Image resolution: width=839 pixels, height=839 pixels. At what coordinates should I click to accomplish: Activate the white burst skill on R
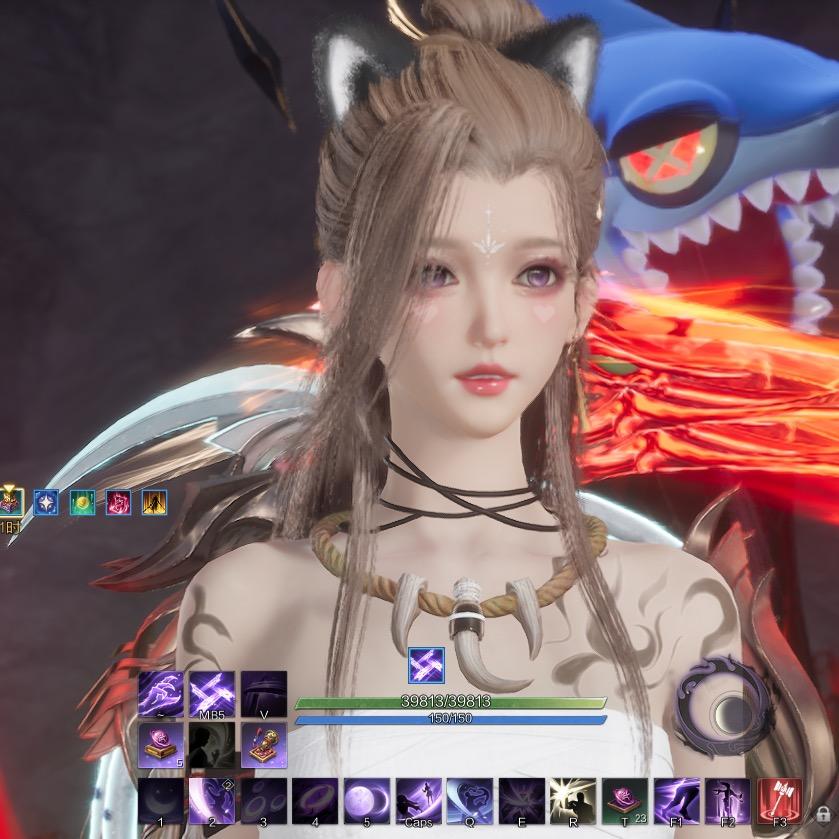573,801
